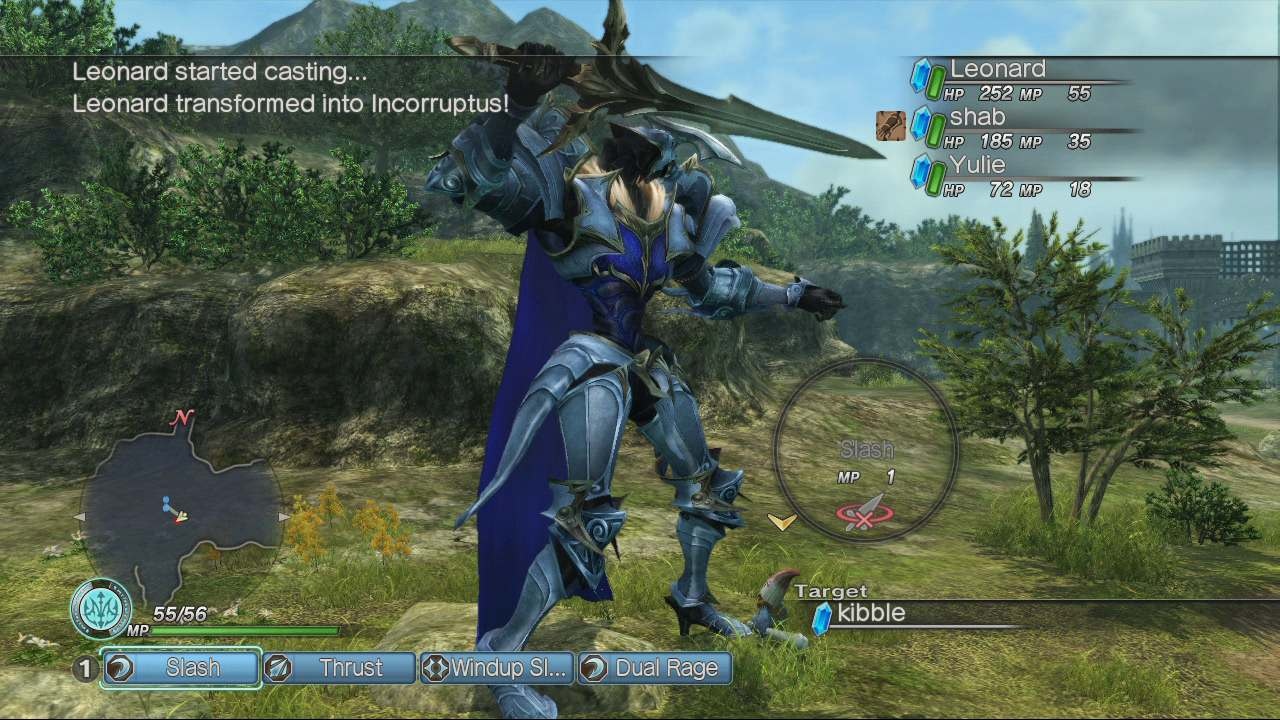Click the Incorruptus transformation message

288,102
